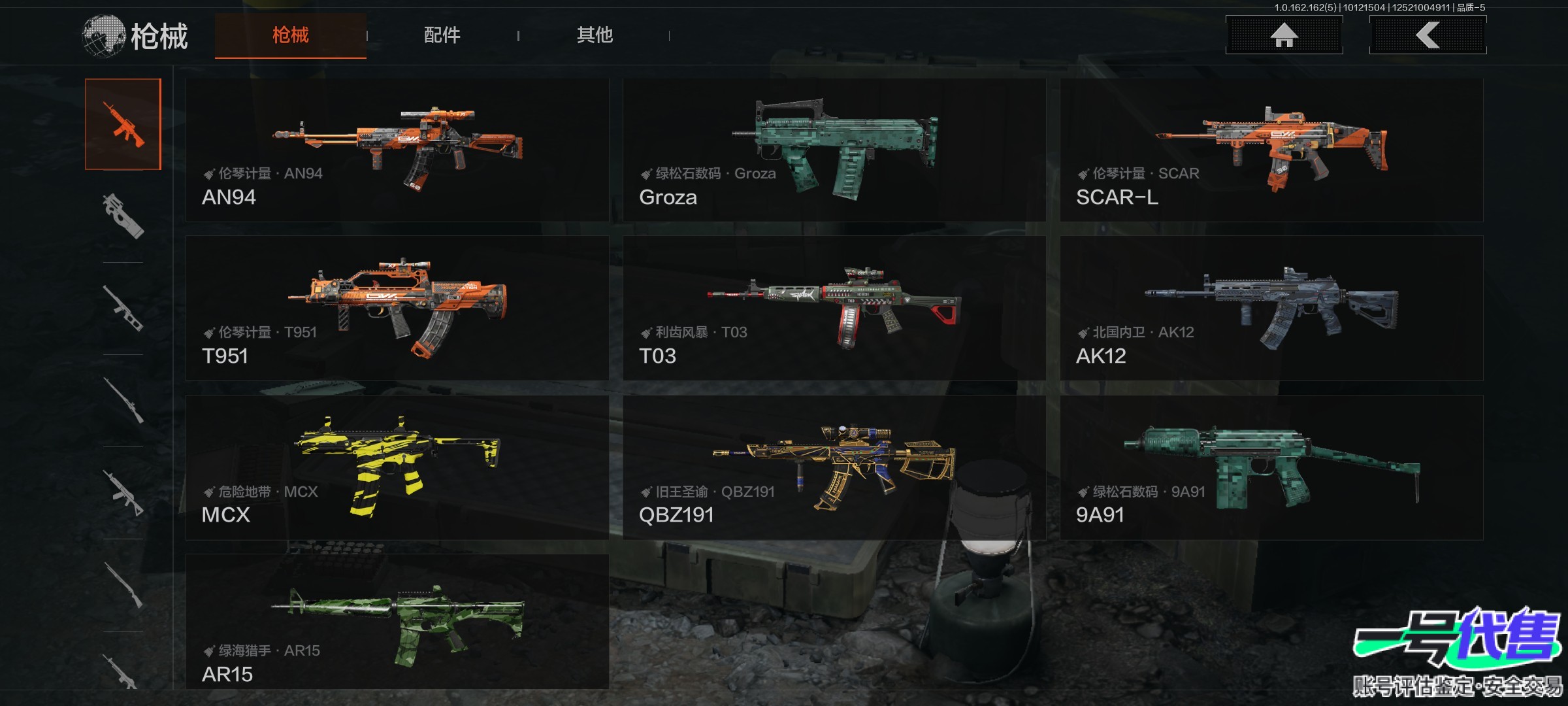
Task: Pick the AK12 weapon card
Action: (x=1271, y=309)
